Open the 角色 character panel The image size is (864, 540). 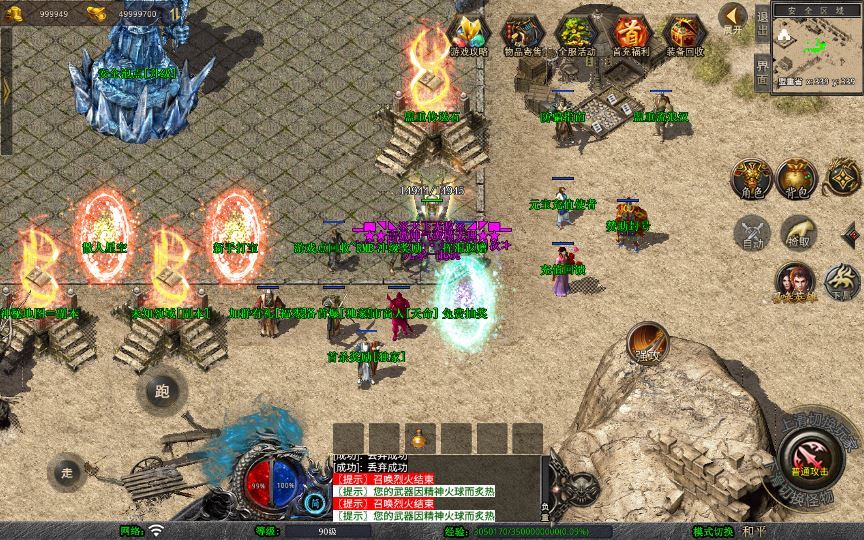point(750,178)
